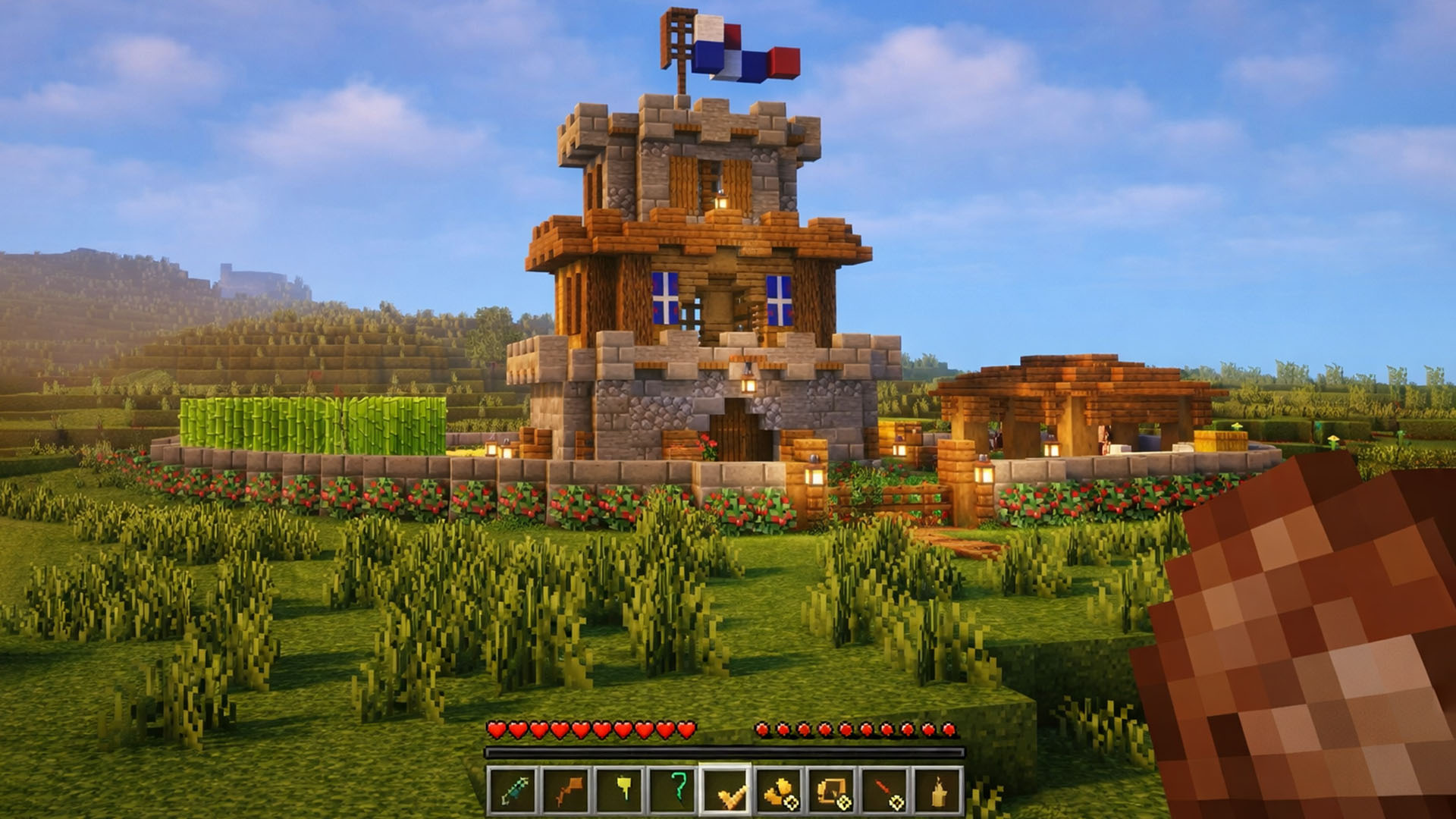Pick the green hook item slot
The width and height of the screenshot is (1456, 819).
[671, 791]
